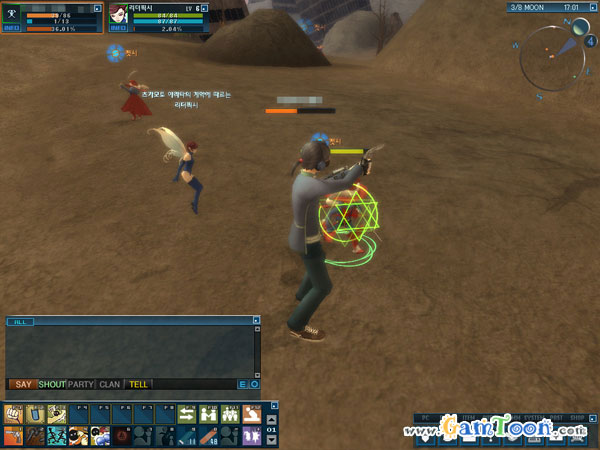
Task: Open the SHOP menu entry
Action: click(576, 416)
